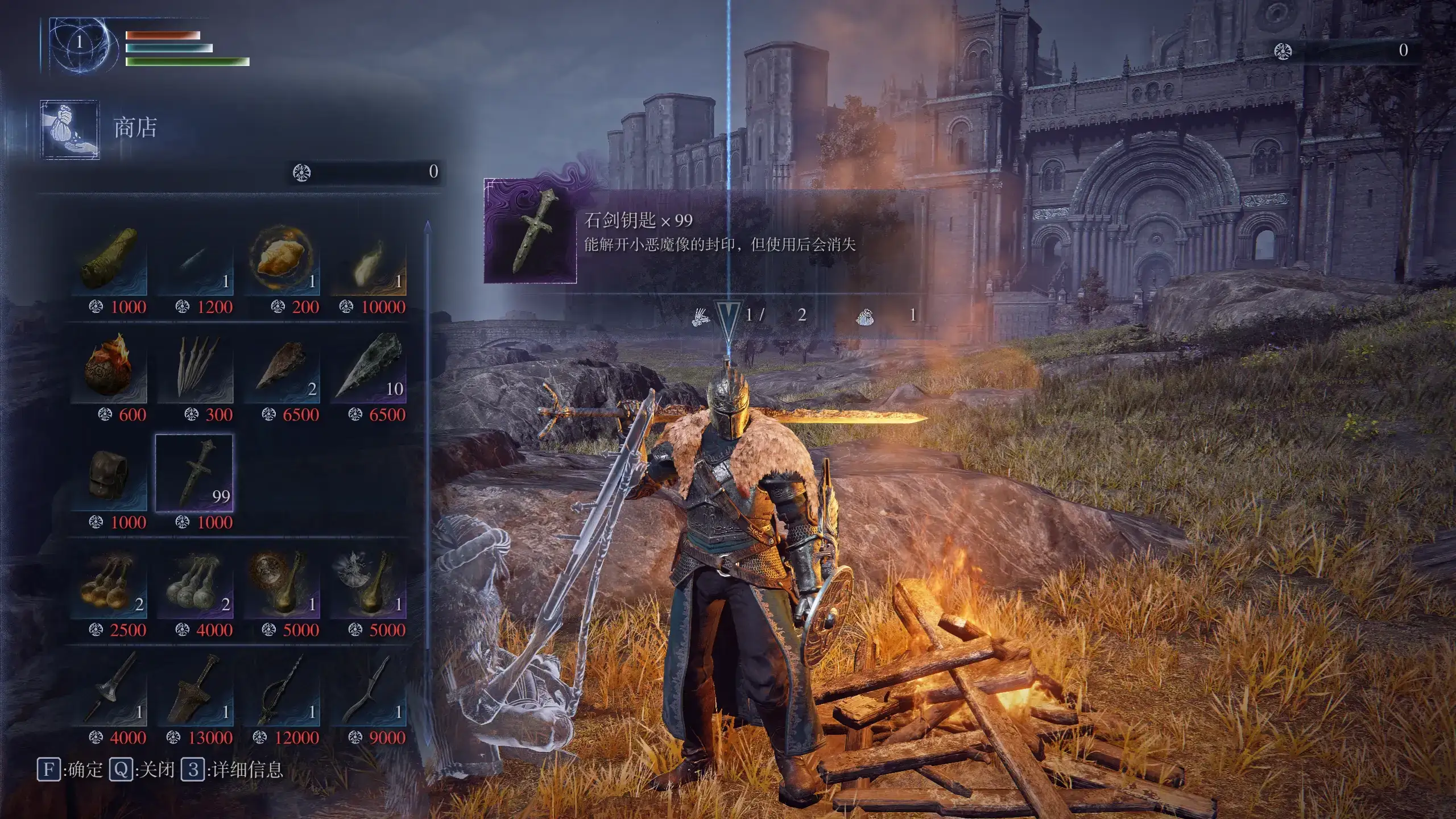Choose the pale wisp item costing 10000
The image size is (1456, 819).
point(368,259)
